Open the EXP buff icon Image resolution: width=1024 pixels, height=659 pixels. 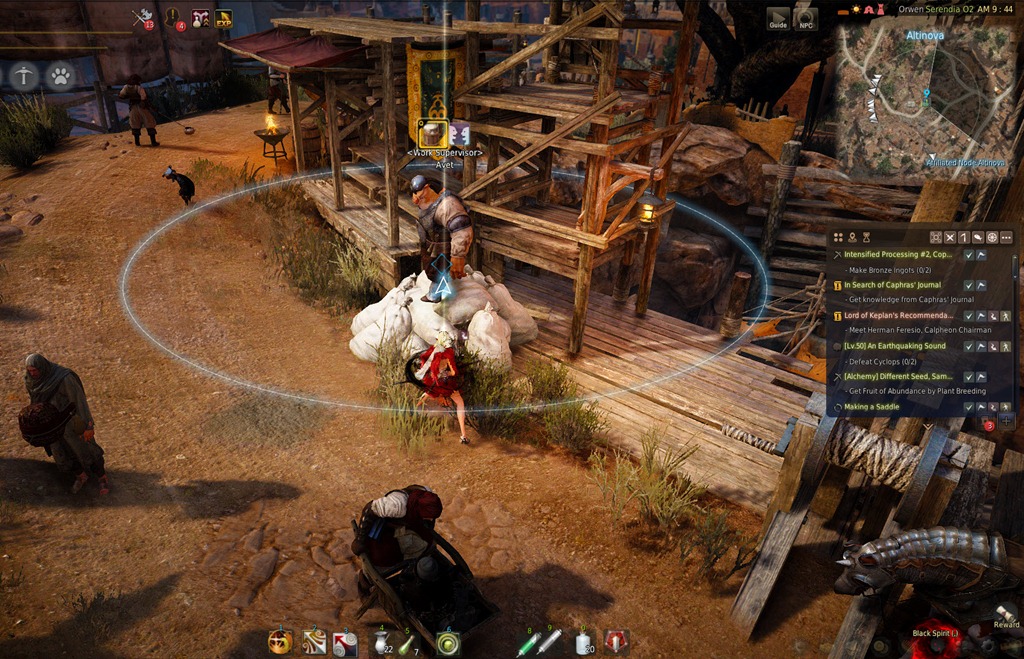pyautogui.click(x=223, y=18)
